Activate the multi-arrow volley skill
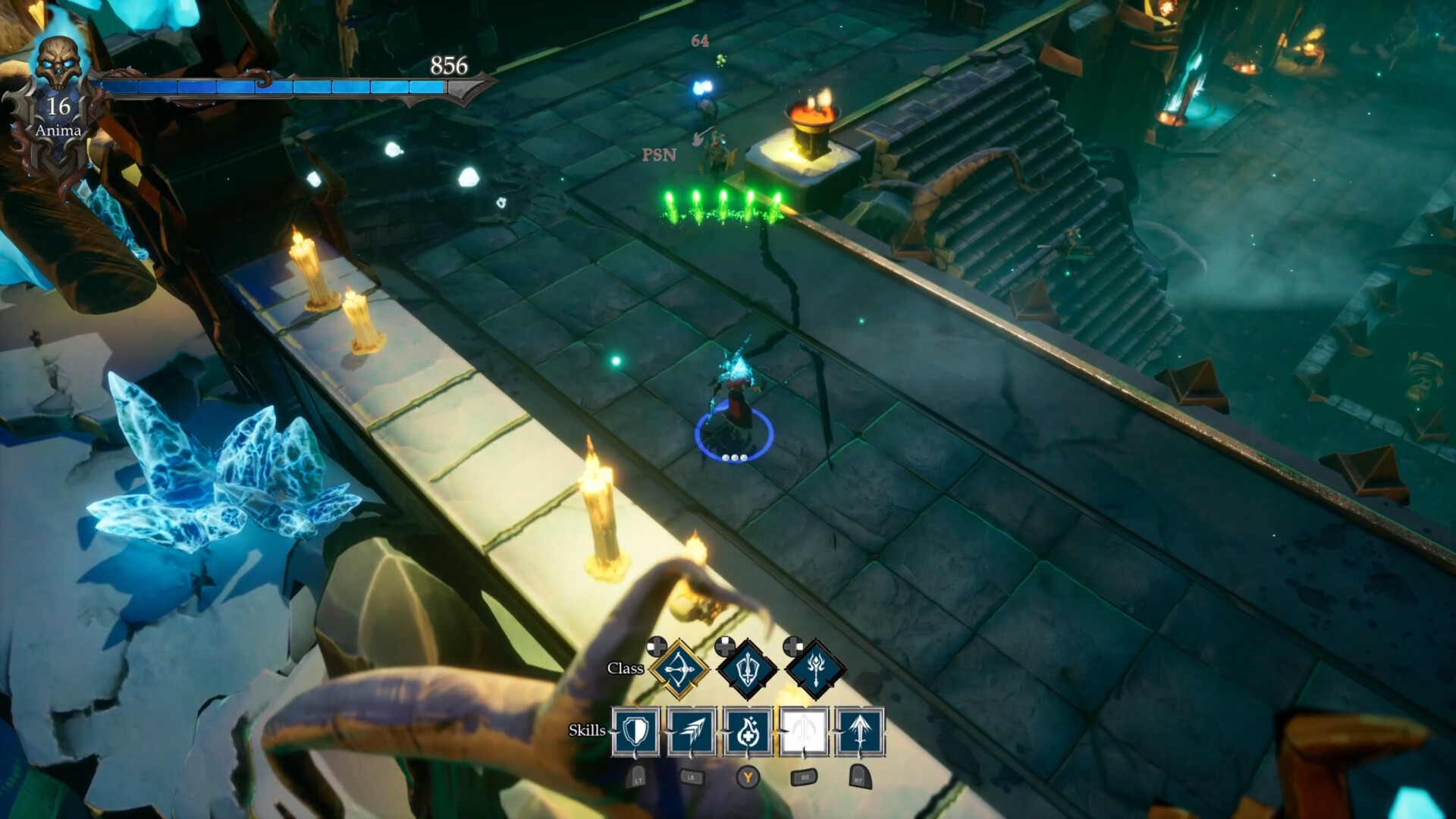This screenshot has height=819, width=1456. [x=692, y=733]
